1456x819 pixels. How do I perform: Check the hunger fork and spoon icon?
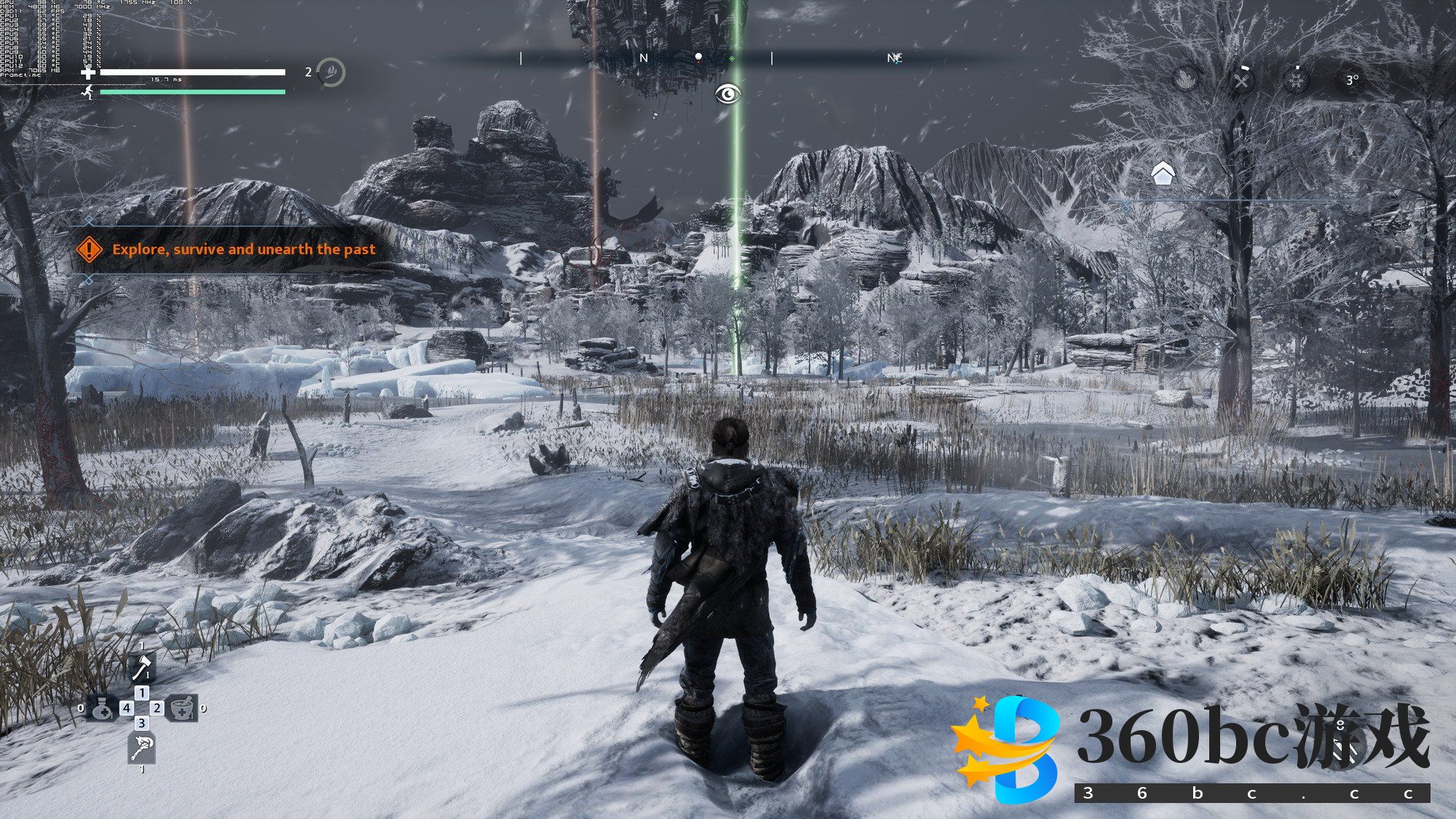click(1241, 79)
